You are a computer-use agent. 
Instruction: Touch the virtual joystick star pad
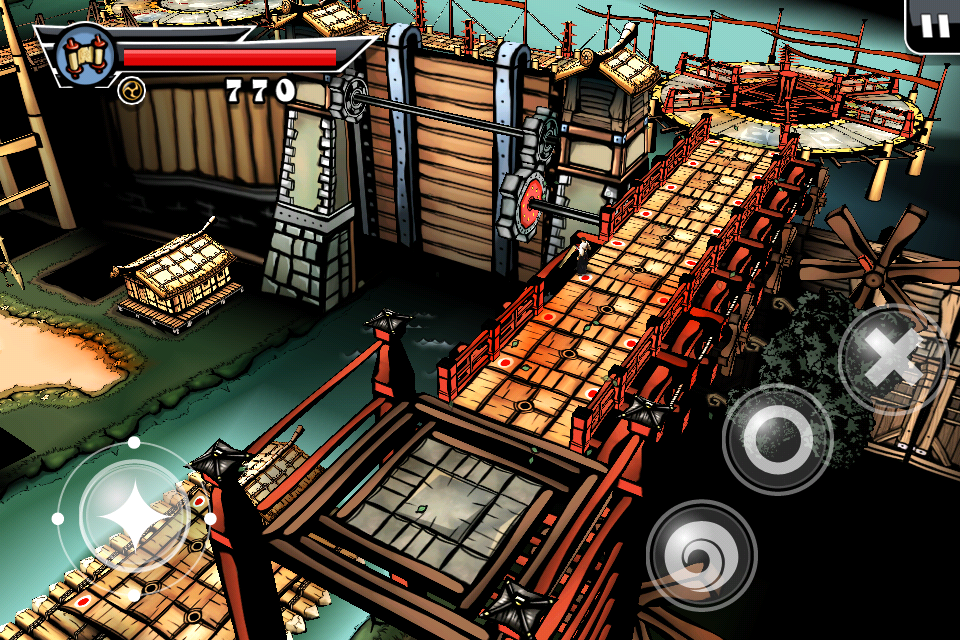[134, 517]
